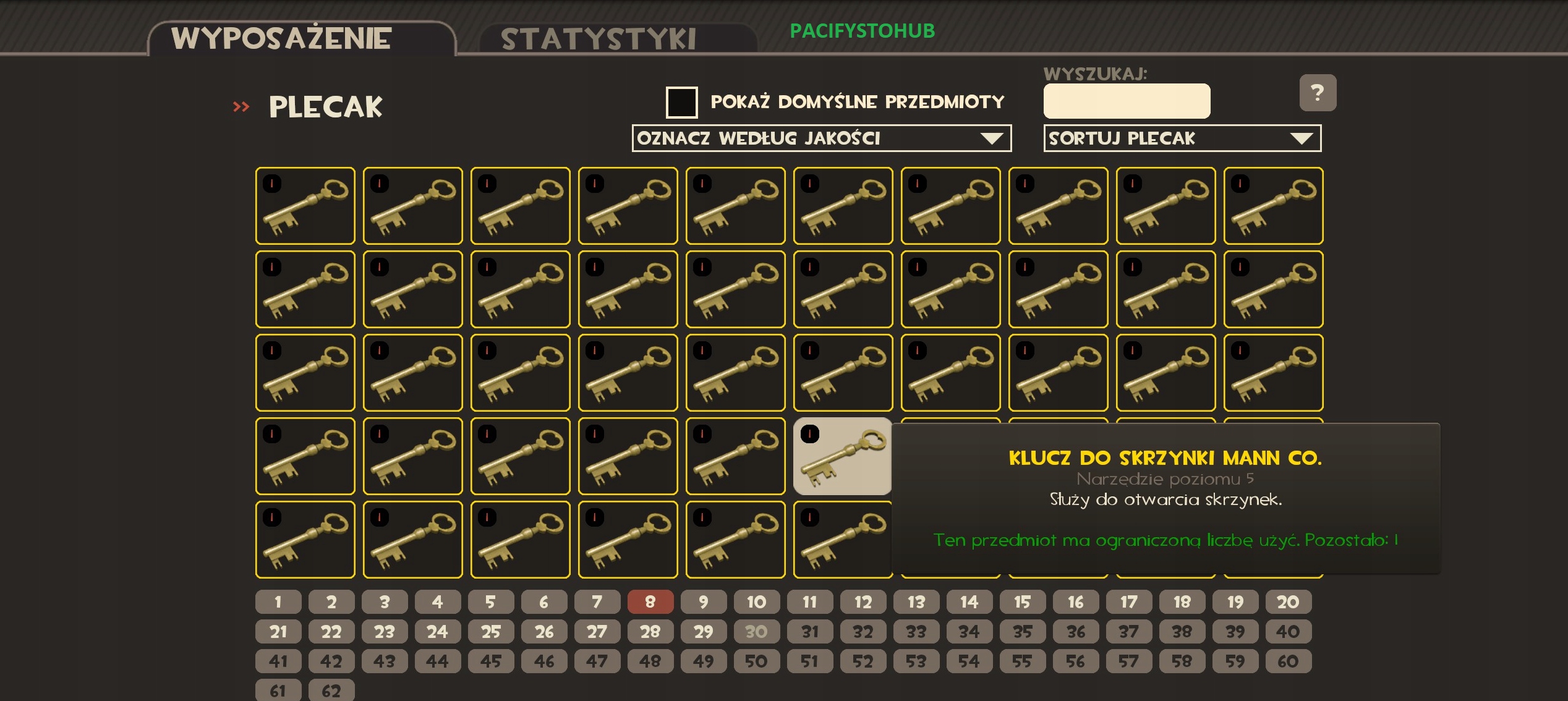Select the highlighted Mann Co Supply Crate Key
This screenshot has width=1568, height=701.
[x=842, y=456]
